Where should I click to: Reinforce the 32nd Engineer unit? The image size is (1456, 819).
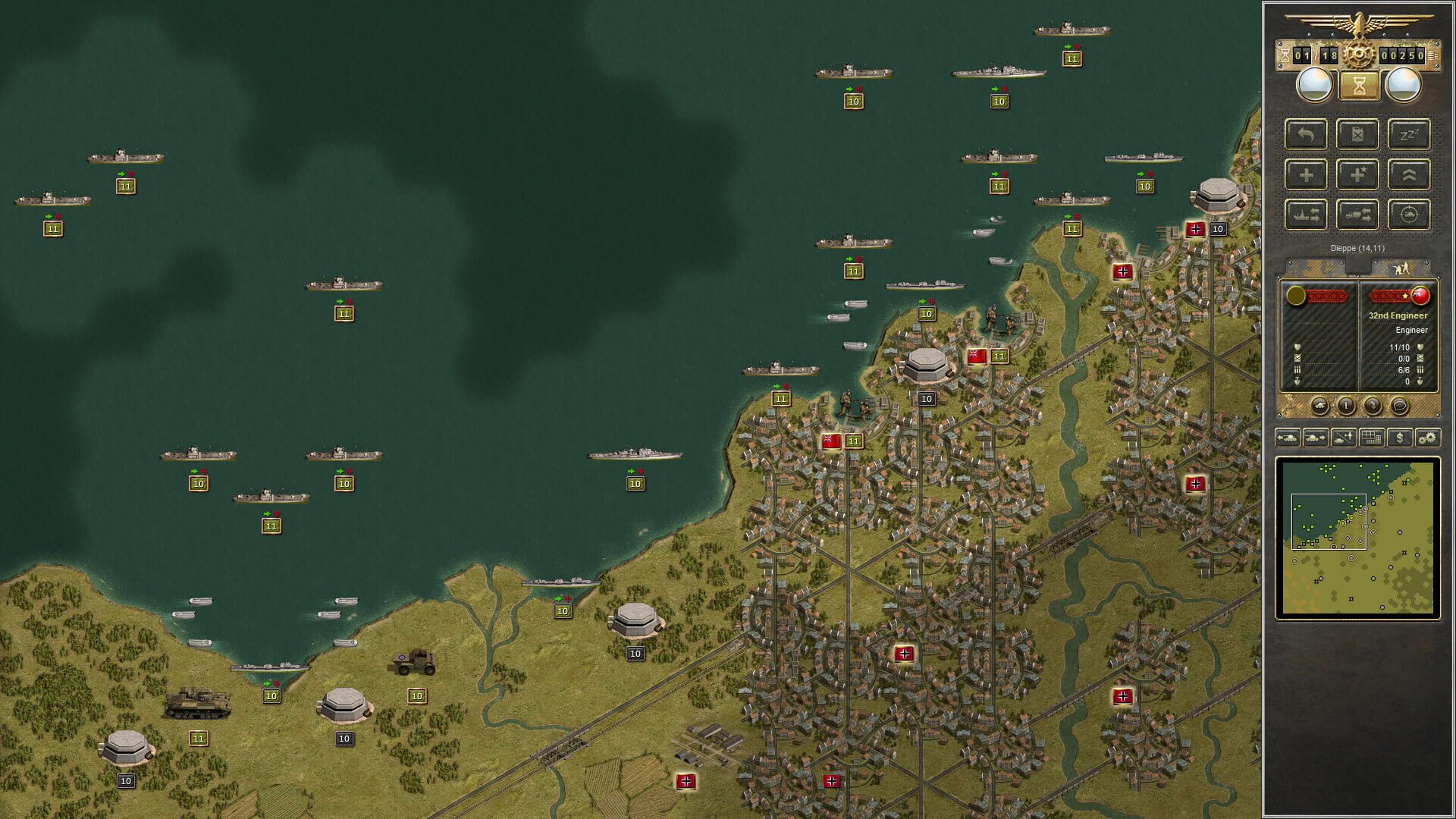[1305, 174]
